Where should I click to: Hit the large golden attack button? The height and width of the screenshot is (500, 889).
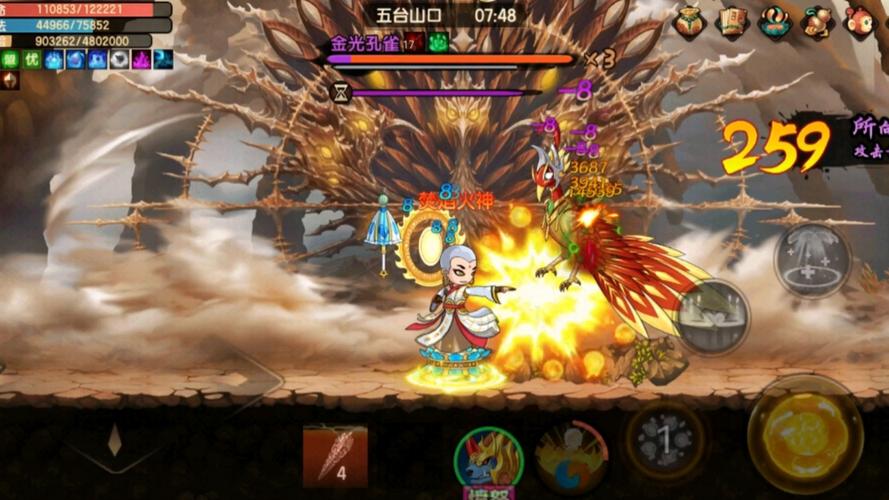[805, 433]
